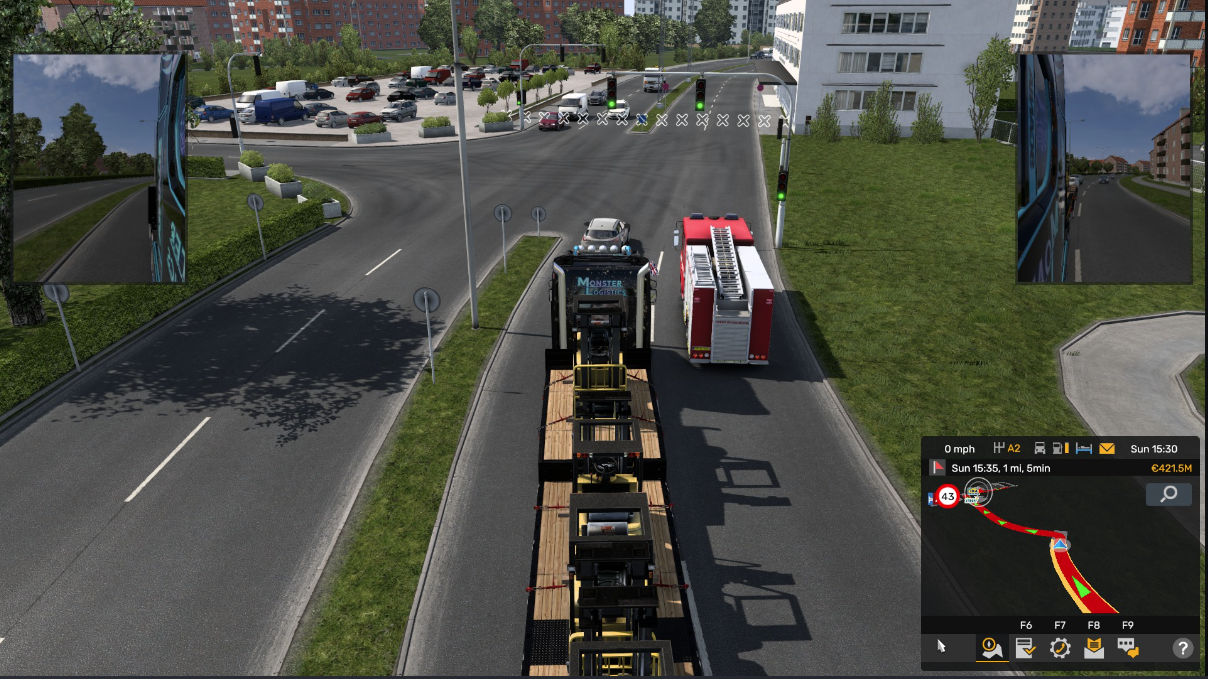The image size is (1208, 679).
Task: Click the GPS minimap route display
Action: coord(1040,550)
